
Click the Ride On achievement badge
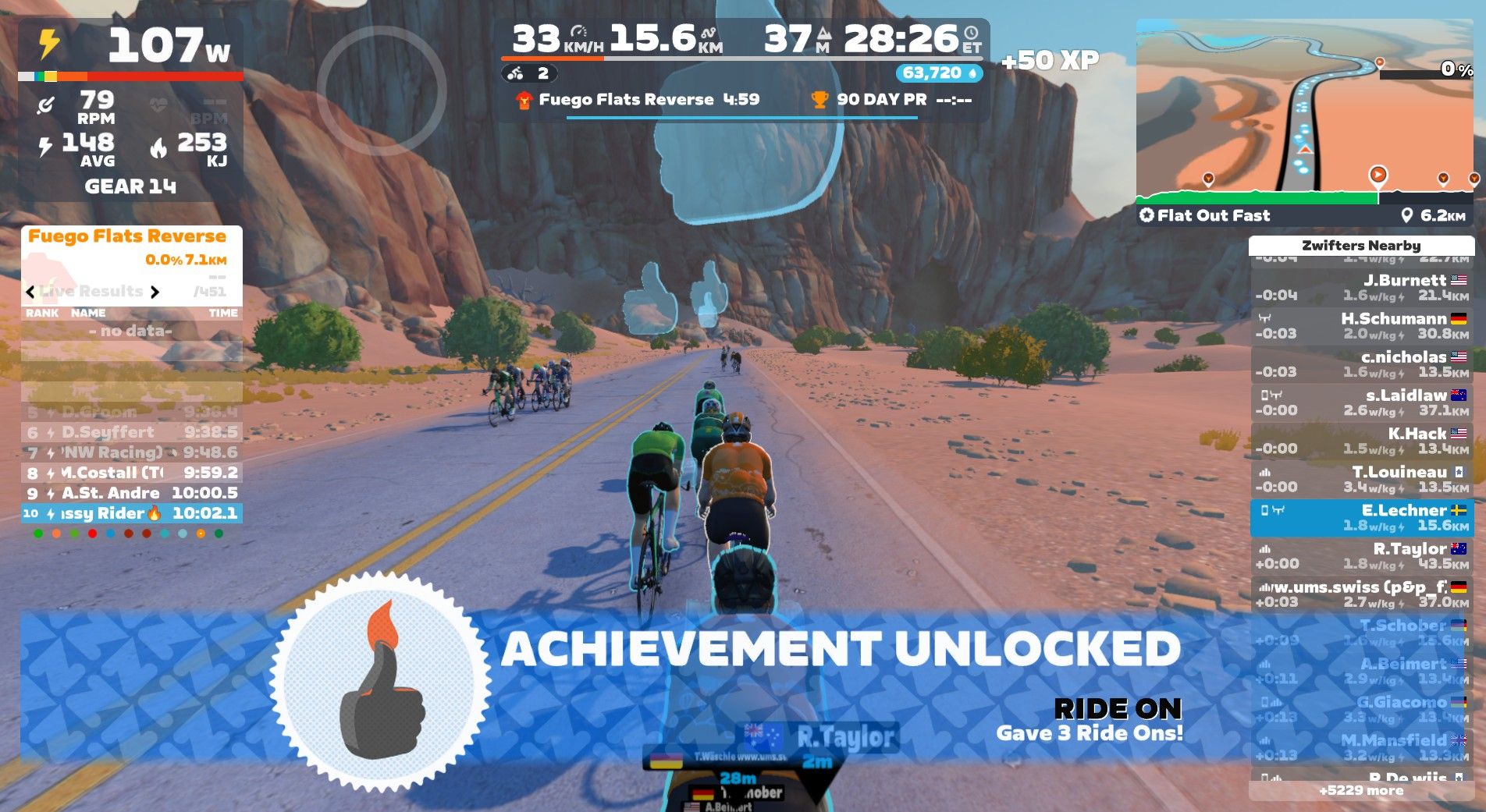[x=381, y=681]
